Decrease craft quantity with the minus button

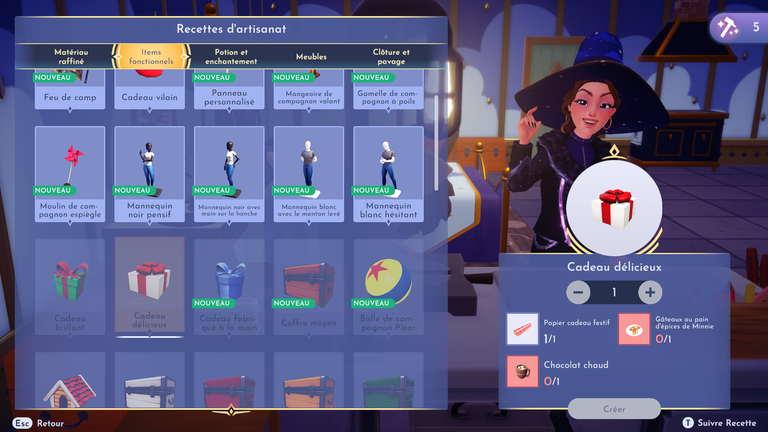[x=578, y=292]
